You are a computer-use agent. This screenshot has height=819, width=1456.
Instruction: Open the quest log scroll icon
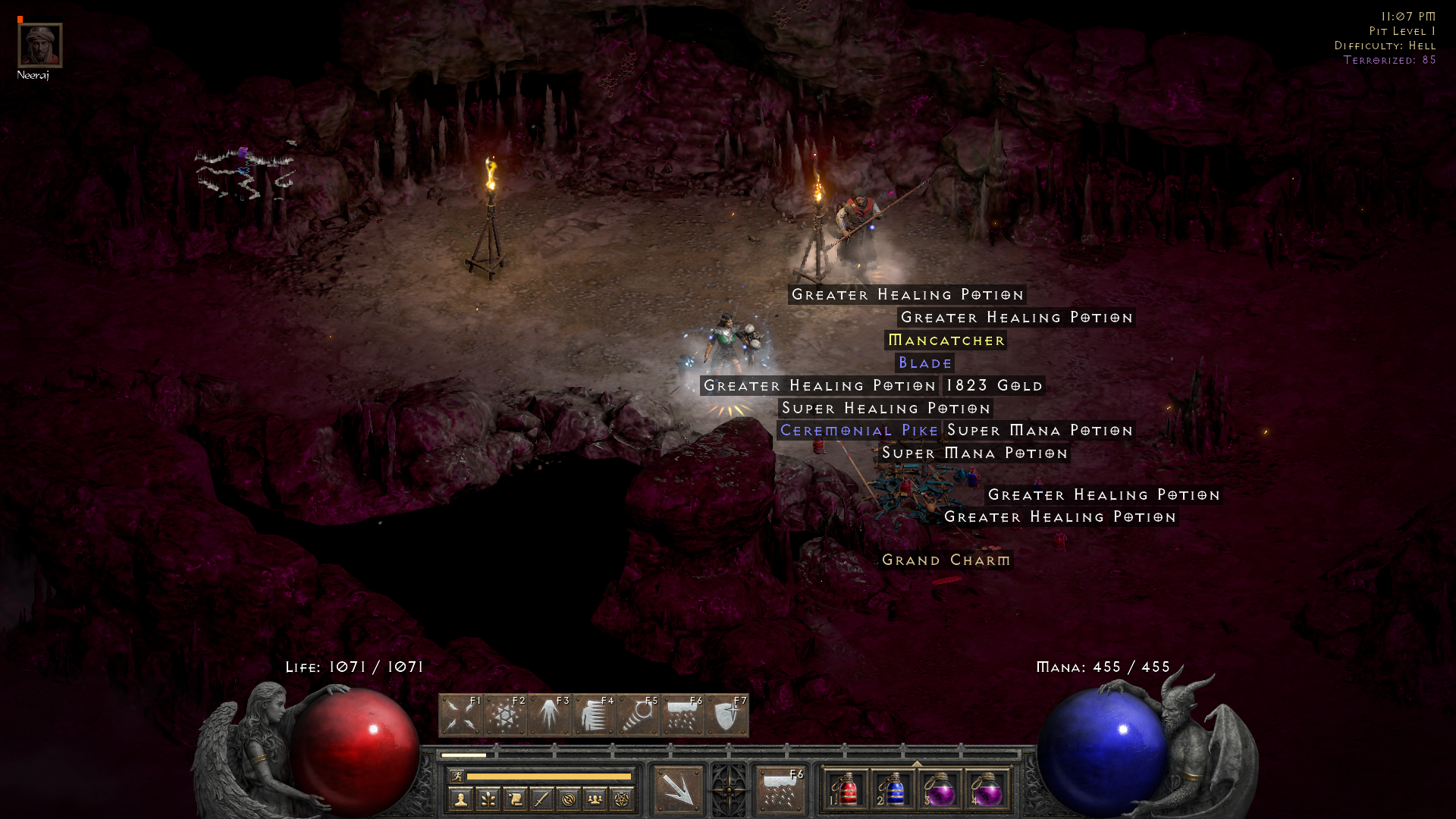coord(515,799)
